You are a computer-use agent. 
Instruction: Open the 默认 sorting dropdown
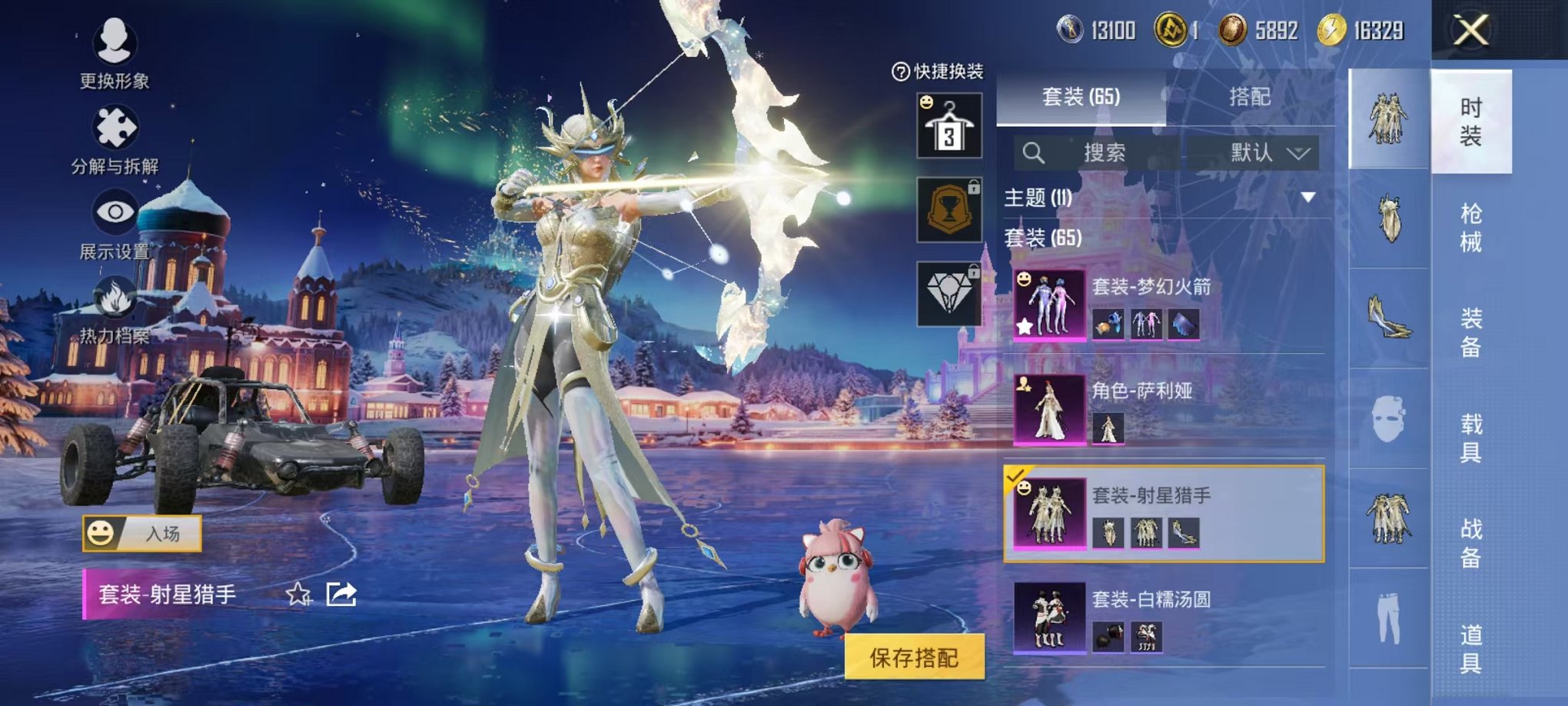(1268, 152)
